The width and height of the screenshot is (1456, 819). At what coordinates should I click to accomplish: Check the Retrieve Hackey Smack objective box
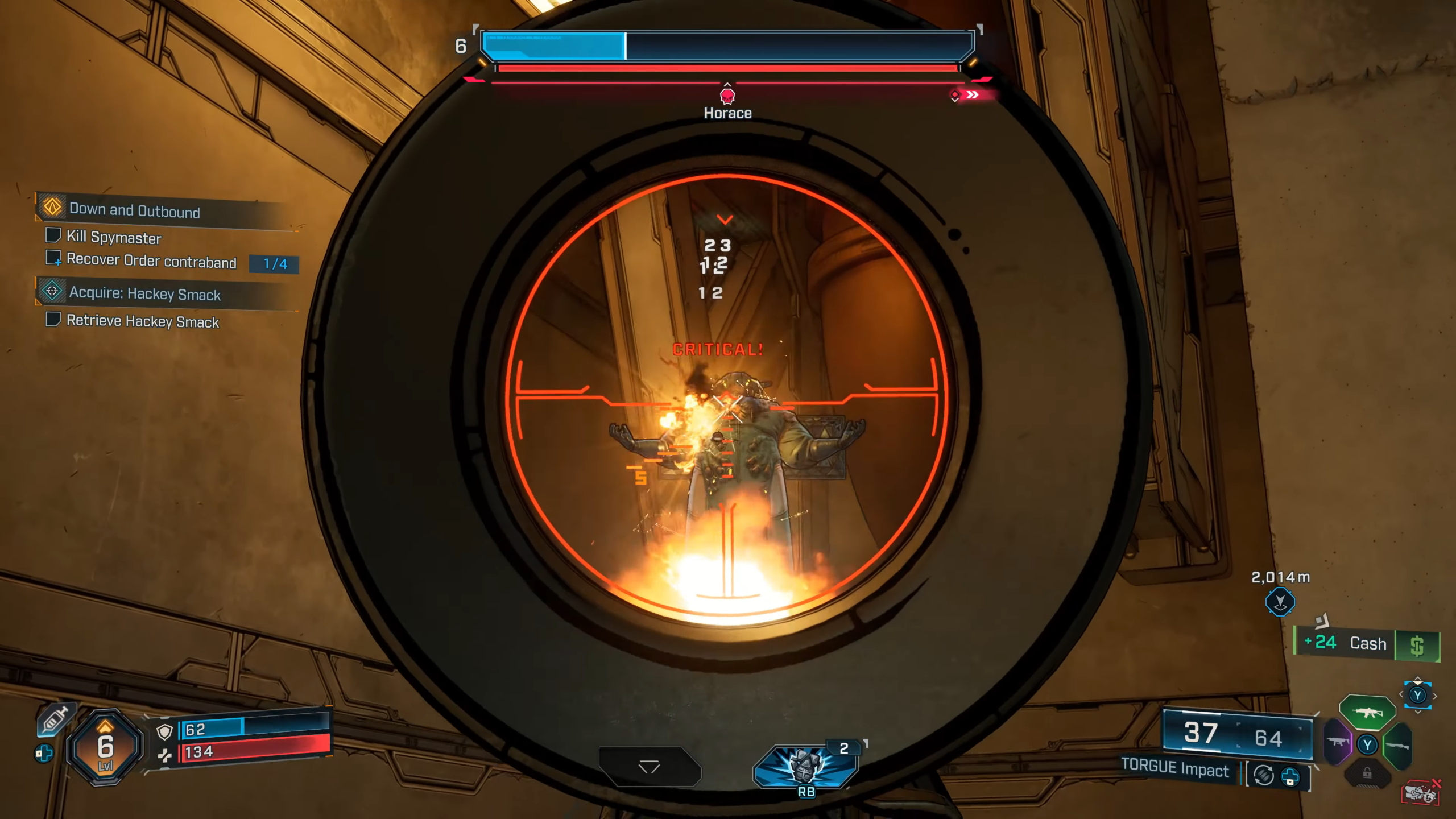click(x=53, y=320)
